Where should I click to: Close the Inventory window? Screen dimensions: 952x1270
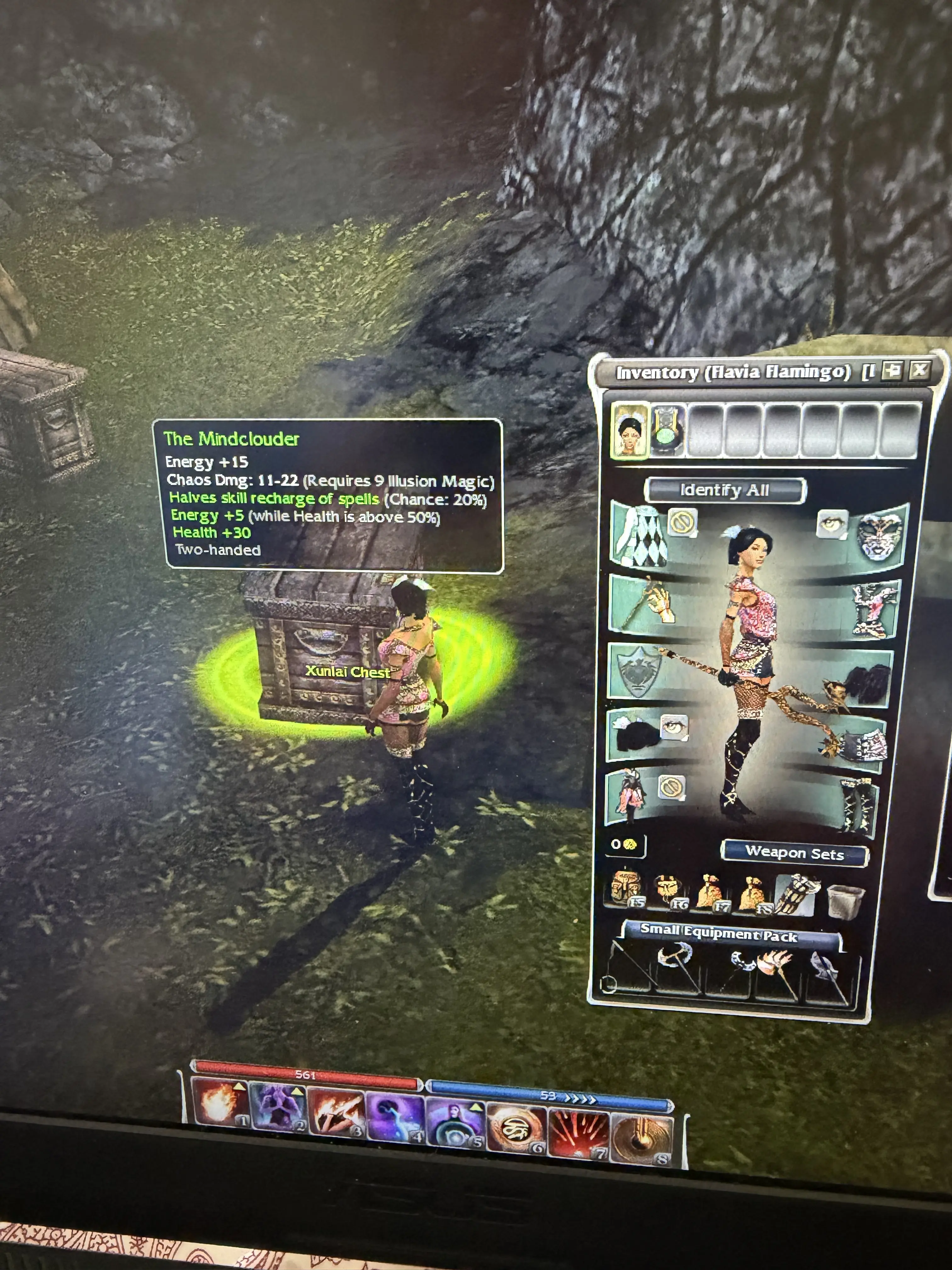pos(920,370)
